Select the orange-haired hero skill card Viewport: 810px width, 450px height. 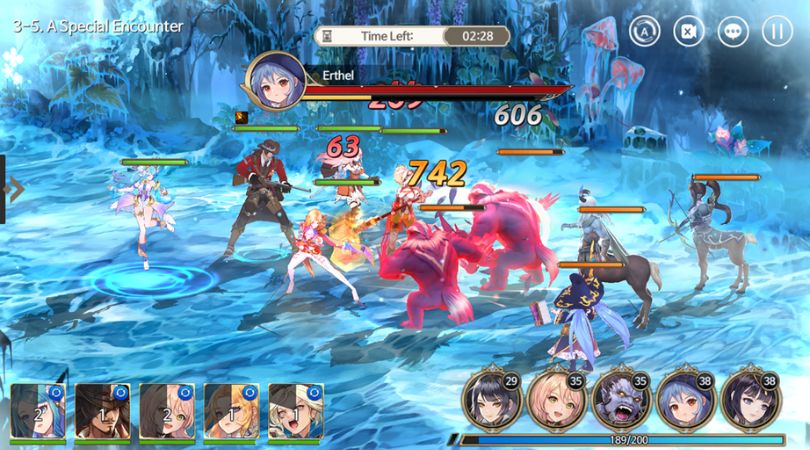click(x=232, y=410)
